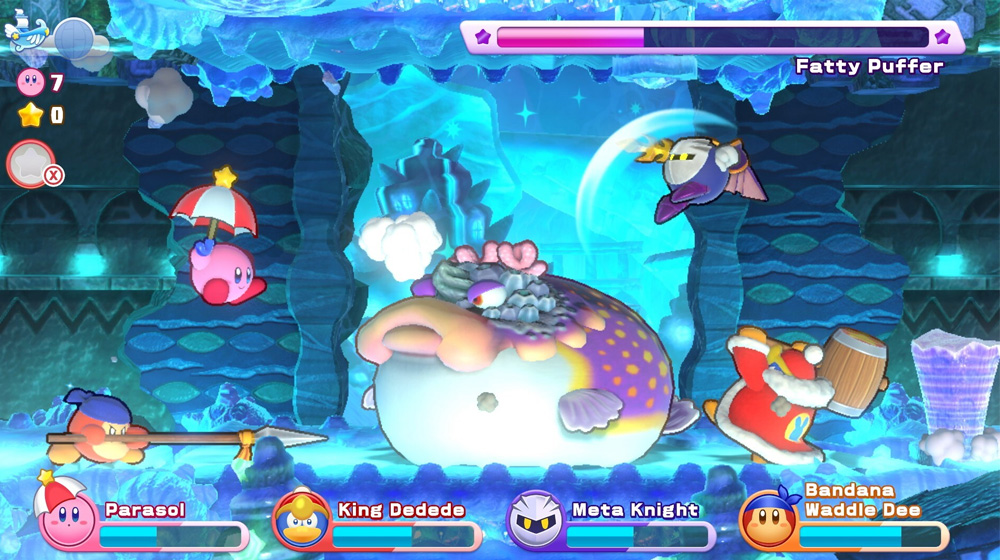The image size is (1000, 560).
Task: Click the Kirby lives icon
Action: pos(31,82)
